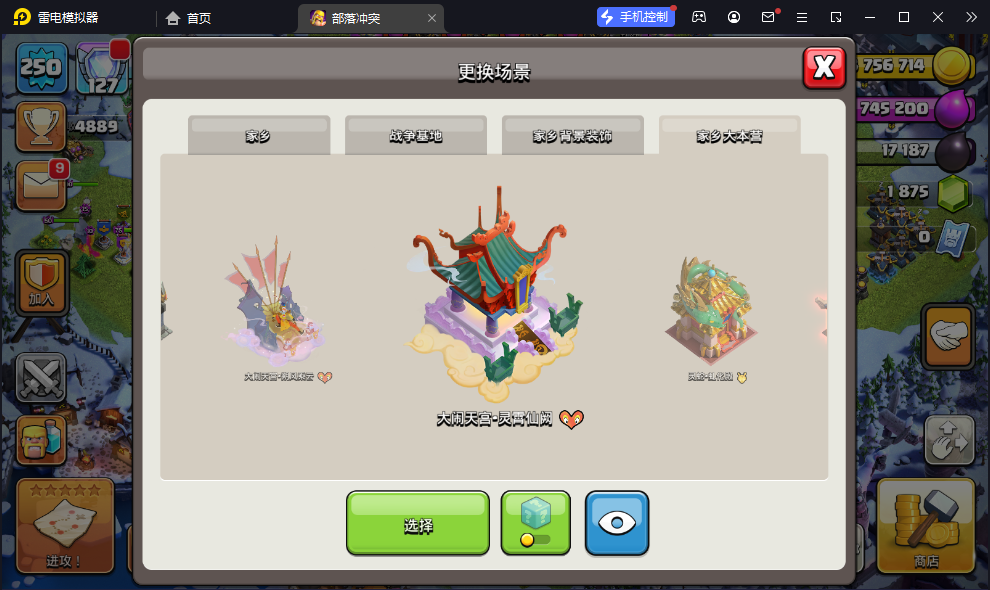Toggle the green cube switch button
This screenshot has width=990, height=590.
[x=536, y=523]
